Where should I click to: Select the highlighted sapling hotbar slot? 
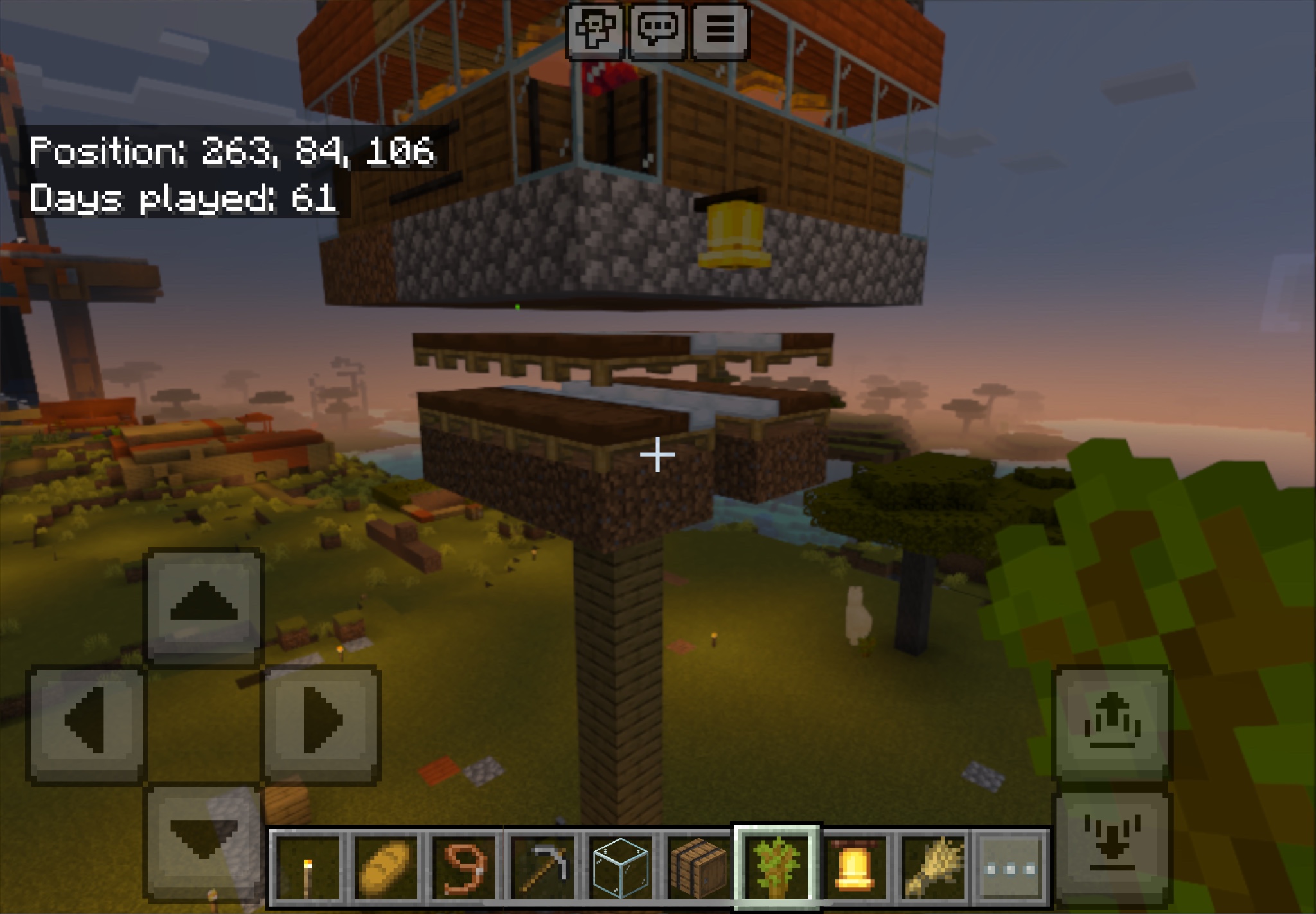click(x=777, y=868)
